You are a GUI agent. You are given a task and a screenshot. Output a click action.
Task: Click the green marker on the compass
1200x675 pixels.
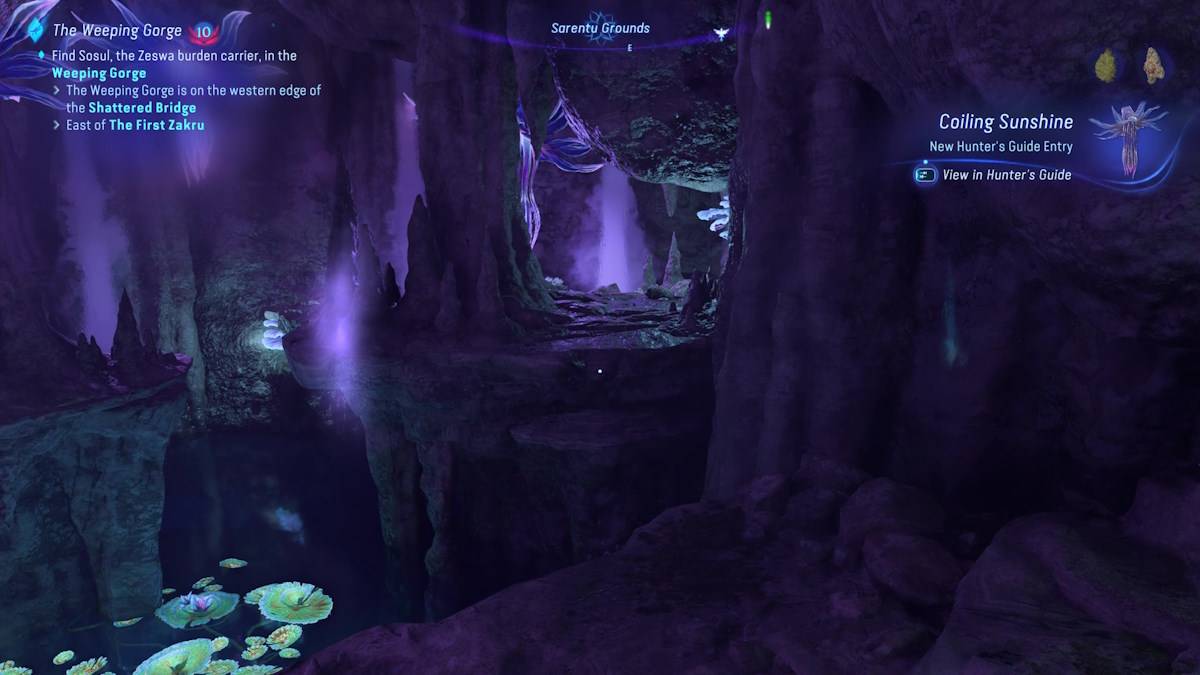coord(768,19)
